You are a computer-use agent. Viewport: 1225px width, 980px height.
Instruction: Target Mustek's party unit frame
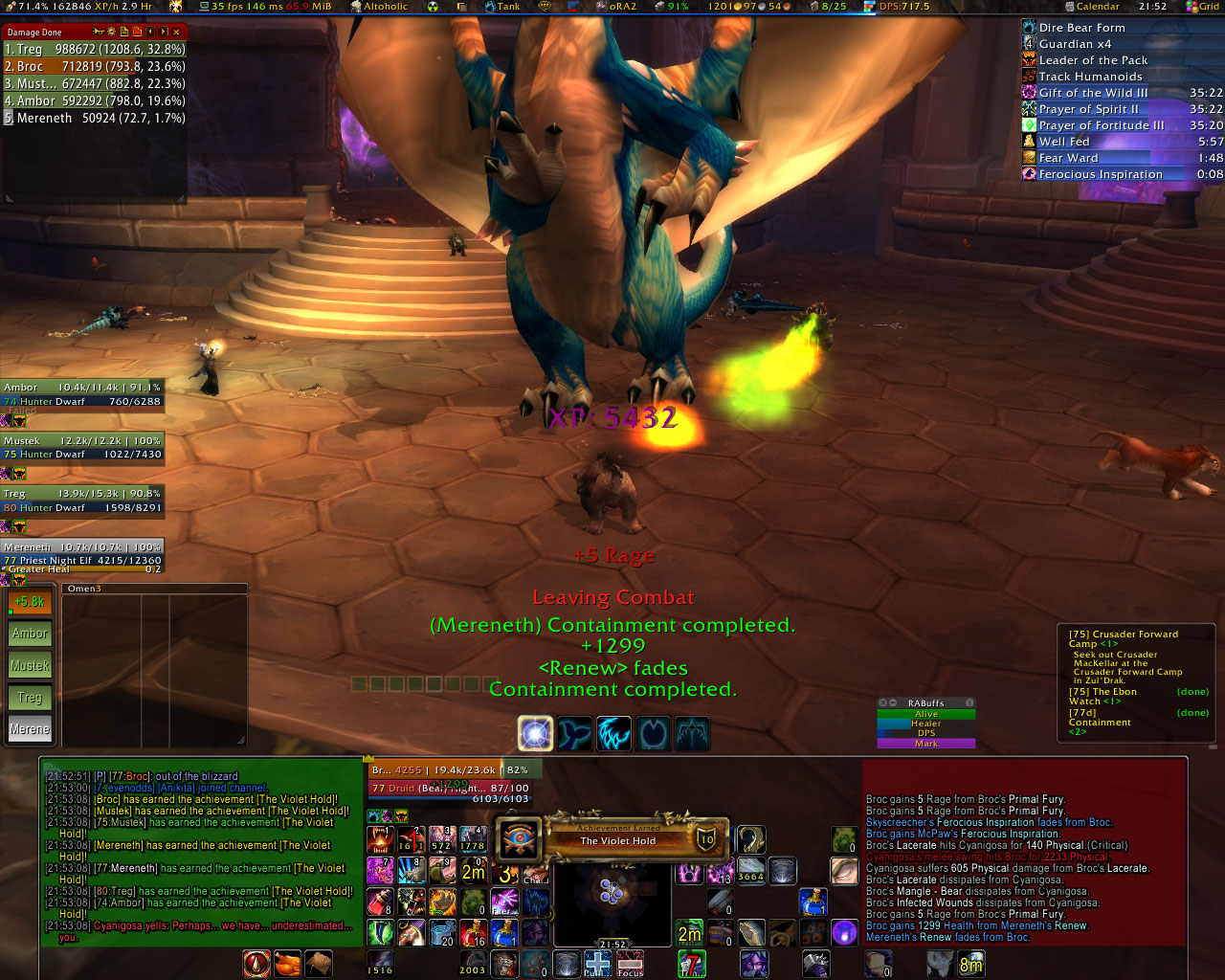[82, 448]
